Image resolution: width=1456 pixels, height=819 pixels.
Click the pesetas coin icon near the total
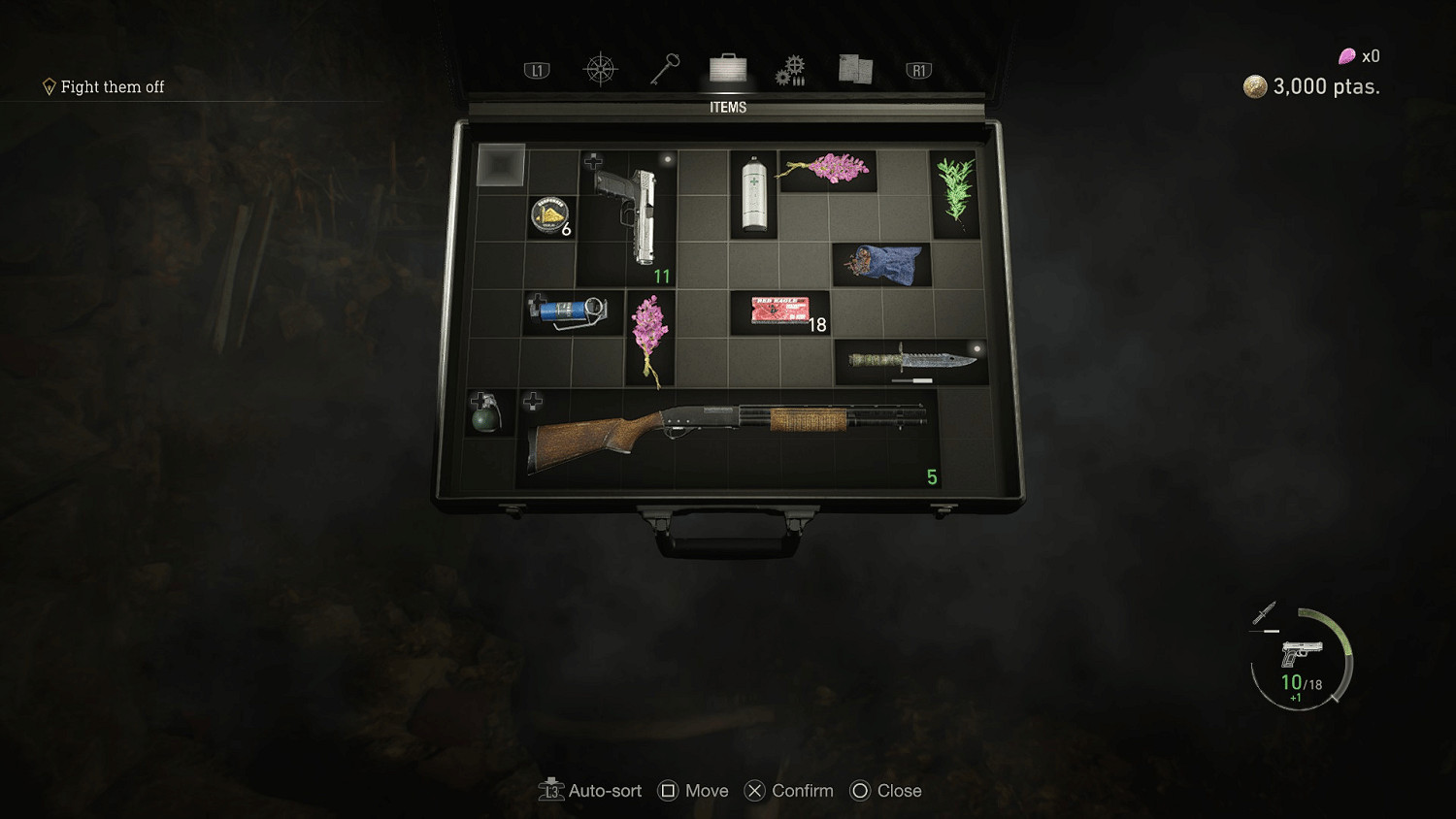tap(1254, 86)
